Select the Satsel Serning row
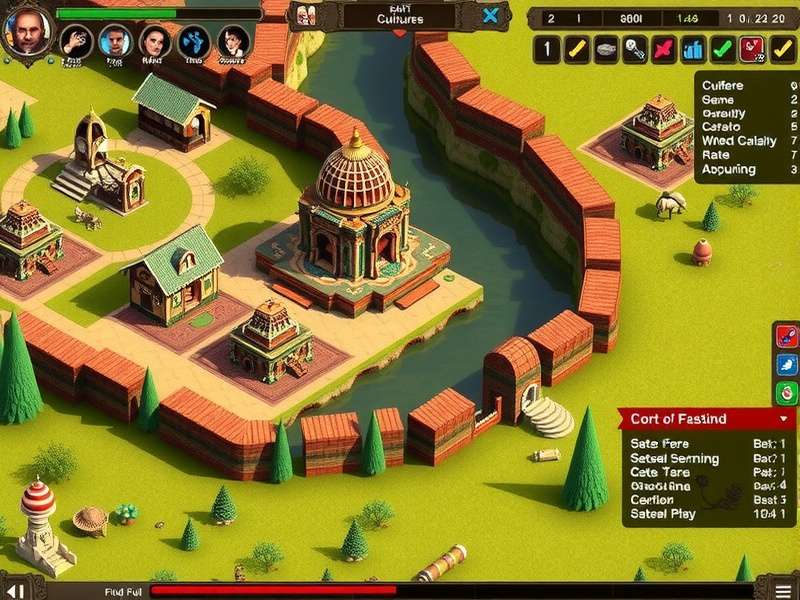 [x=675, y=459]
